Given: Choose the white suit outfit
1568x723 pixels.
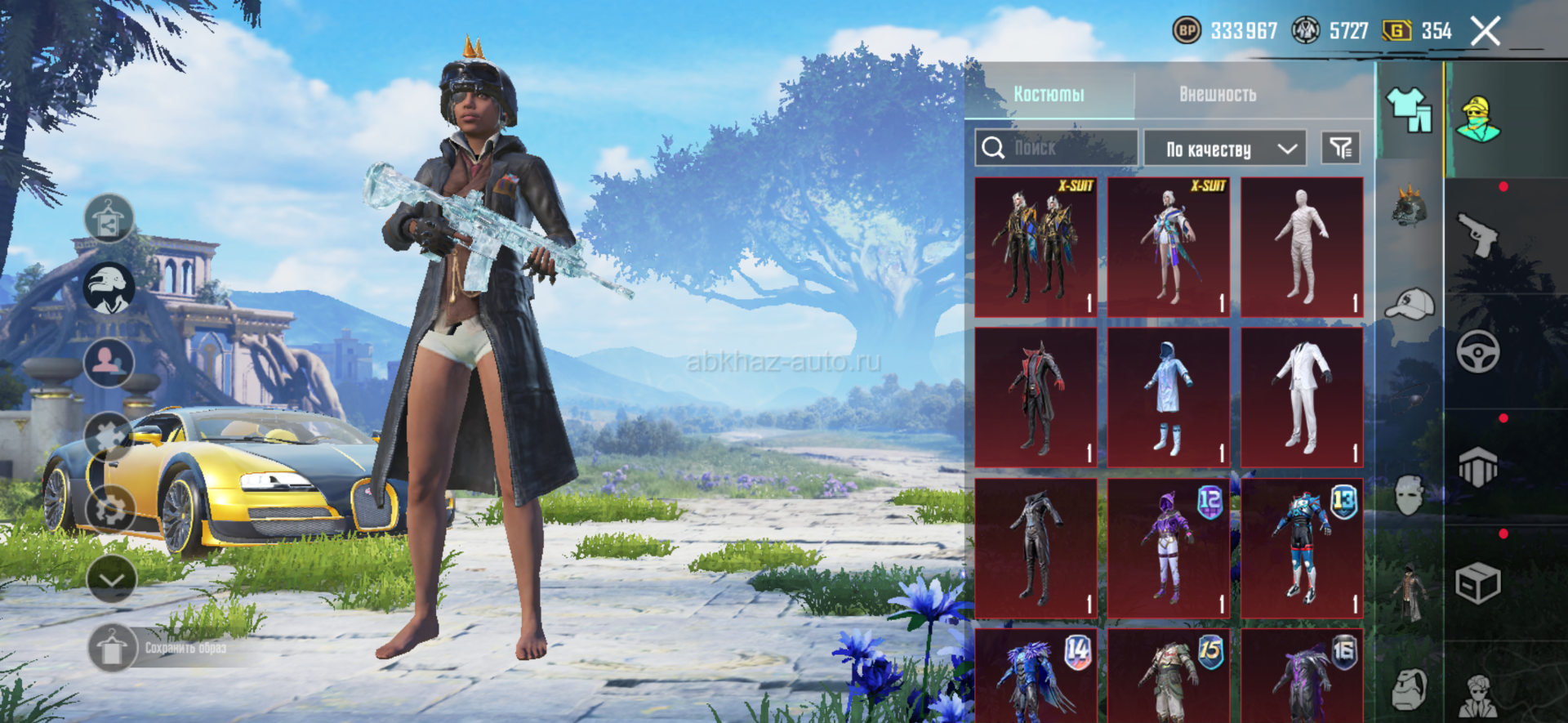Looking at the screenshot, I should coord(1302,398).
